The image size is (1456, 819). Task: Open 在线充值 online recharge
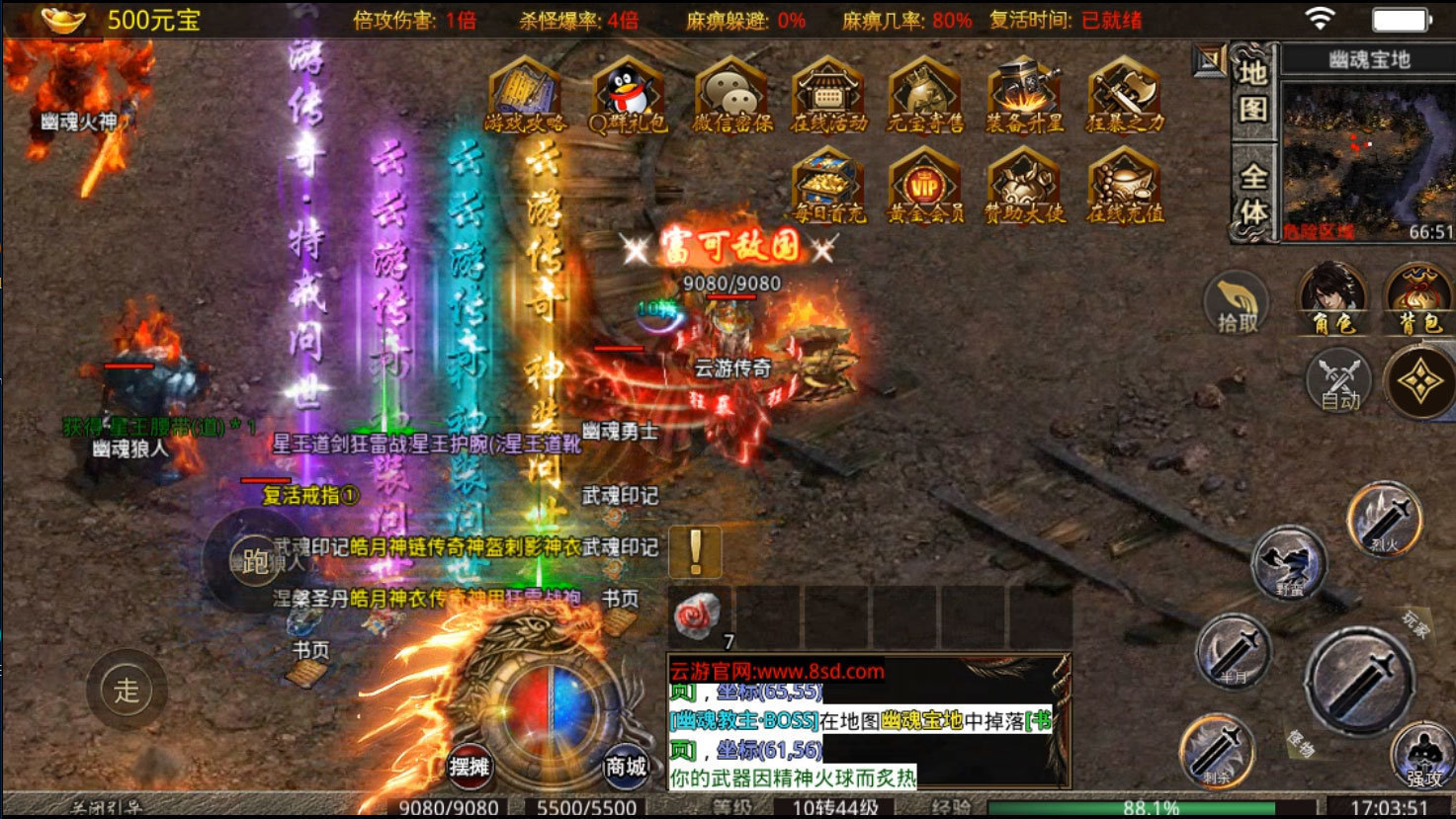pyautogui.click(x=1125, y=186)
